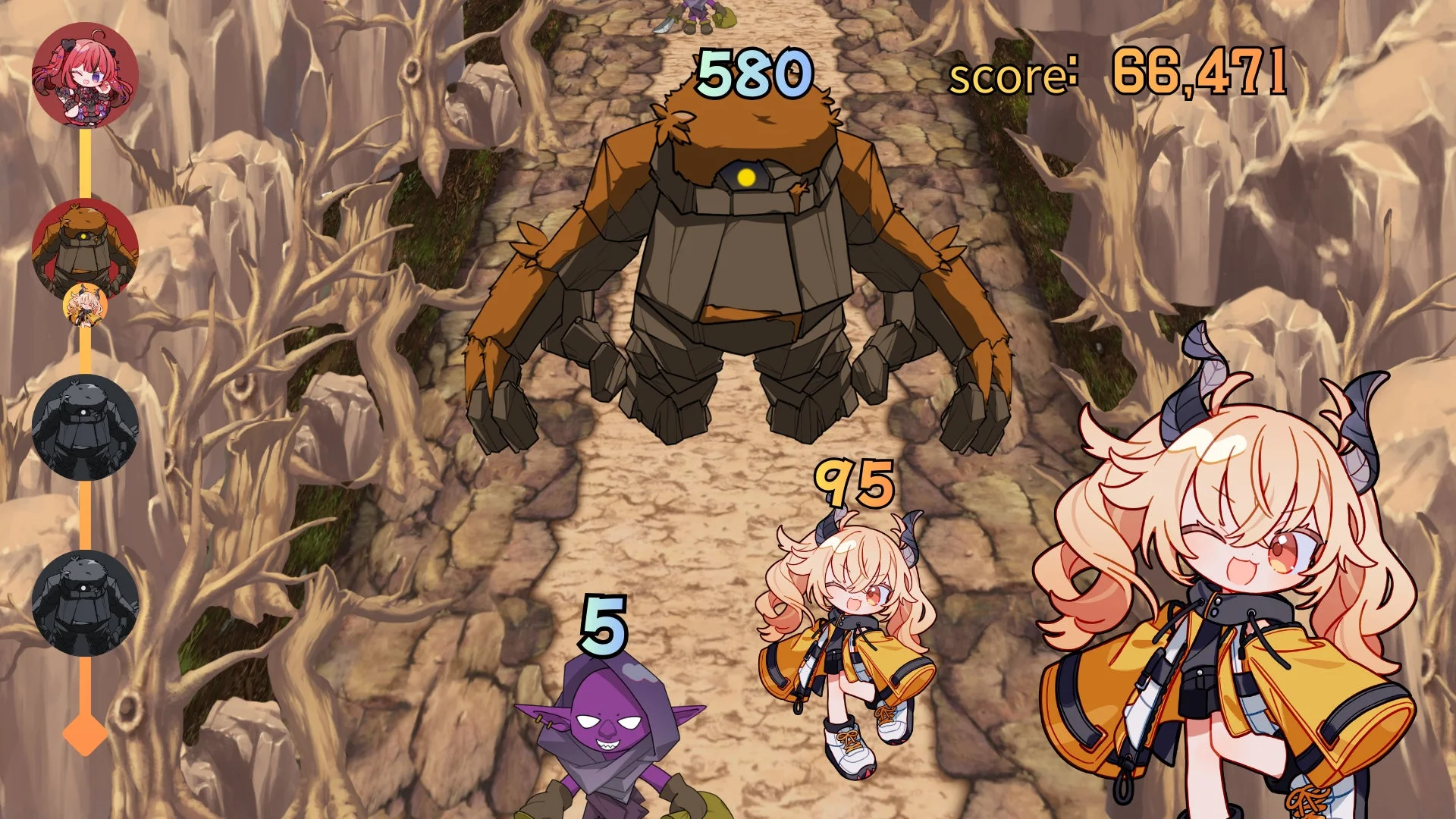This screenshot has height=819, width=1456.
Task: Click the goblin sprite at the top of the path
Action: coord(694,11)
